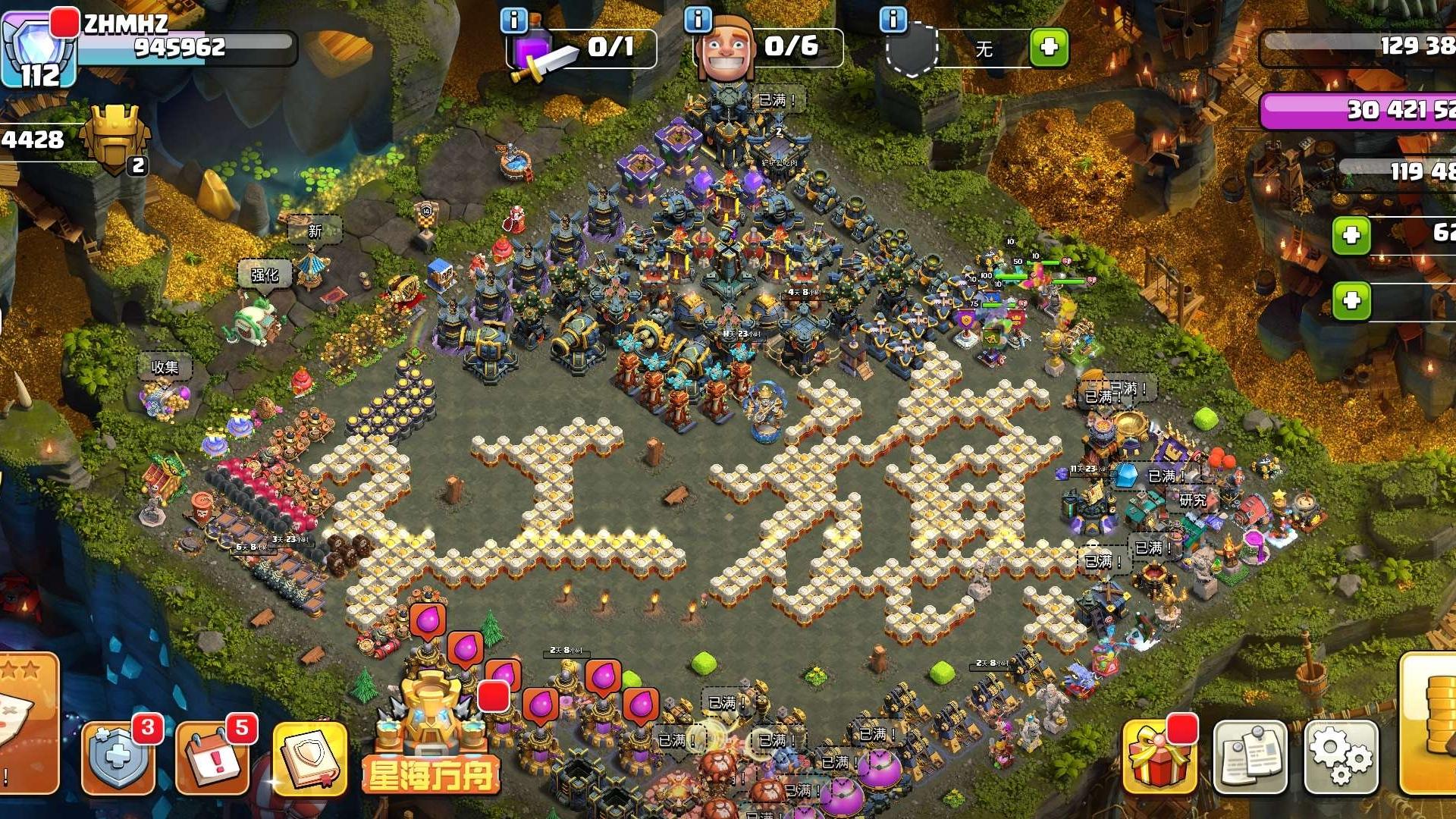Open the shield book icon
This screenshot has height=819, width=1456.
pyautogui.click(x=309, y=758)
